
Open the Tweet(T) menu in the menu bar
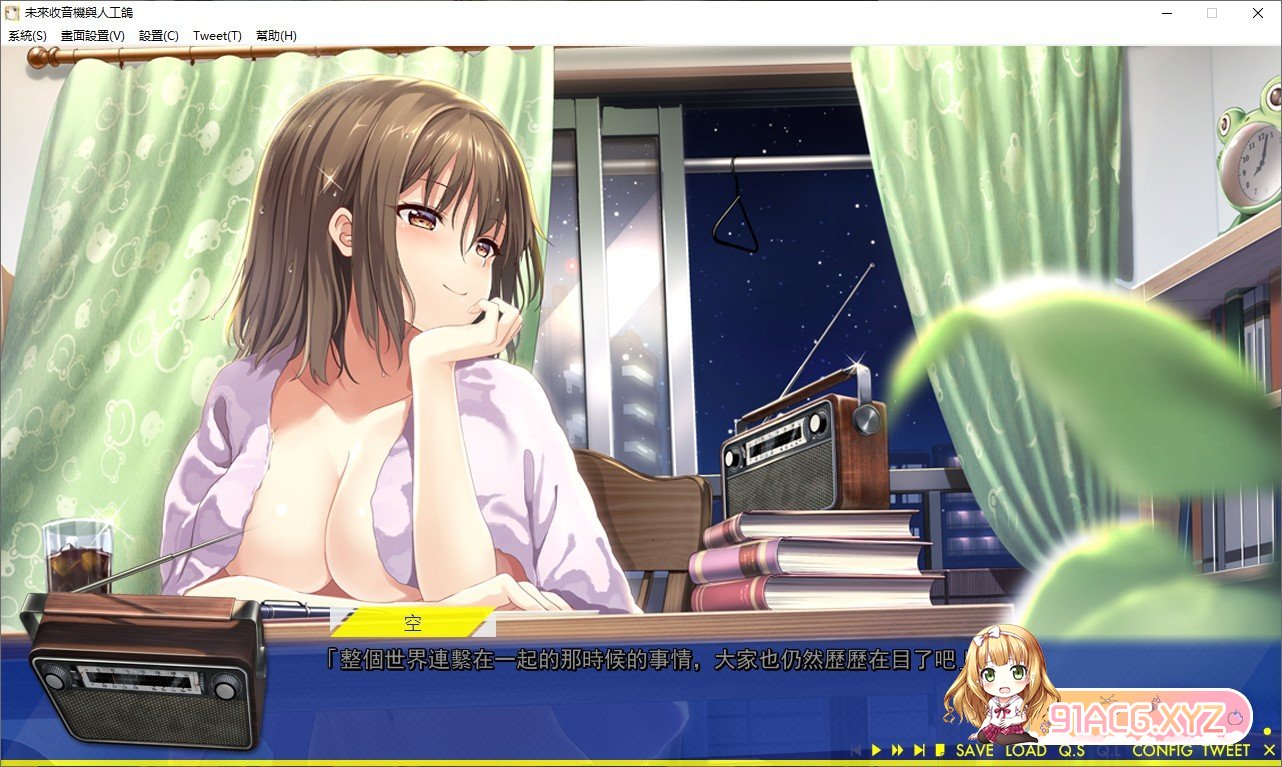pyautogui.click(x=217, y=35)
